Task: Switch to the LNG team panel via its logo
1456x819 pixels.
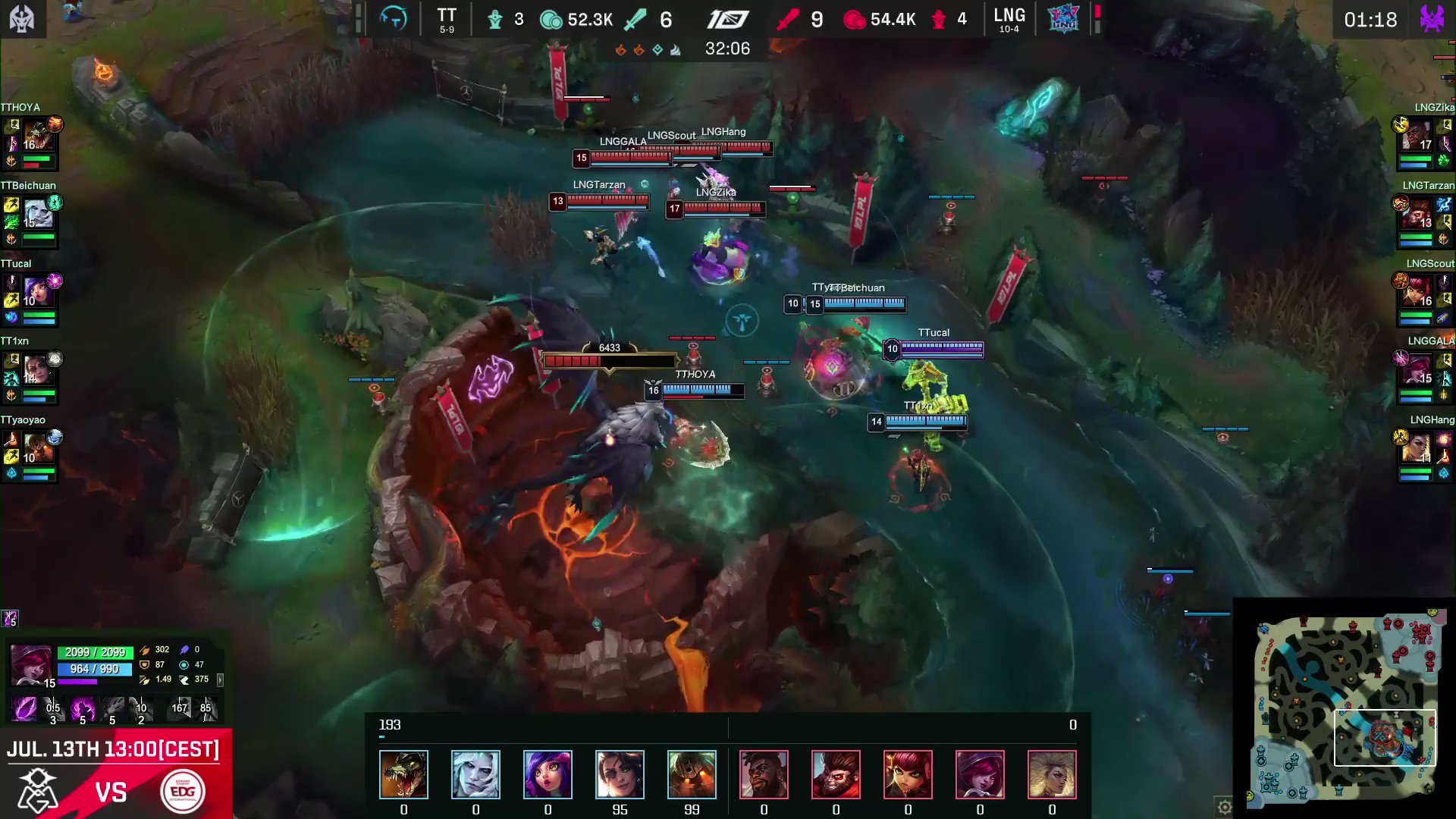Action: pos(1063,20)
